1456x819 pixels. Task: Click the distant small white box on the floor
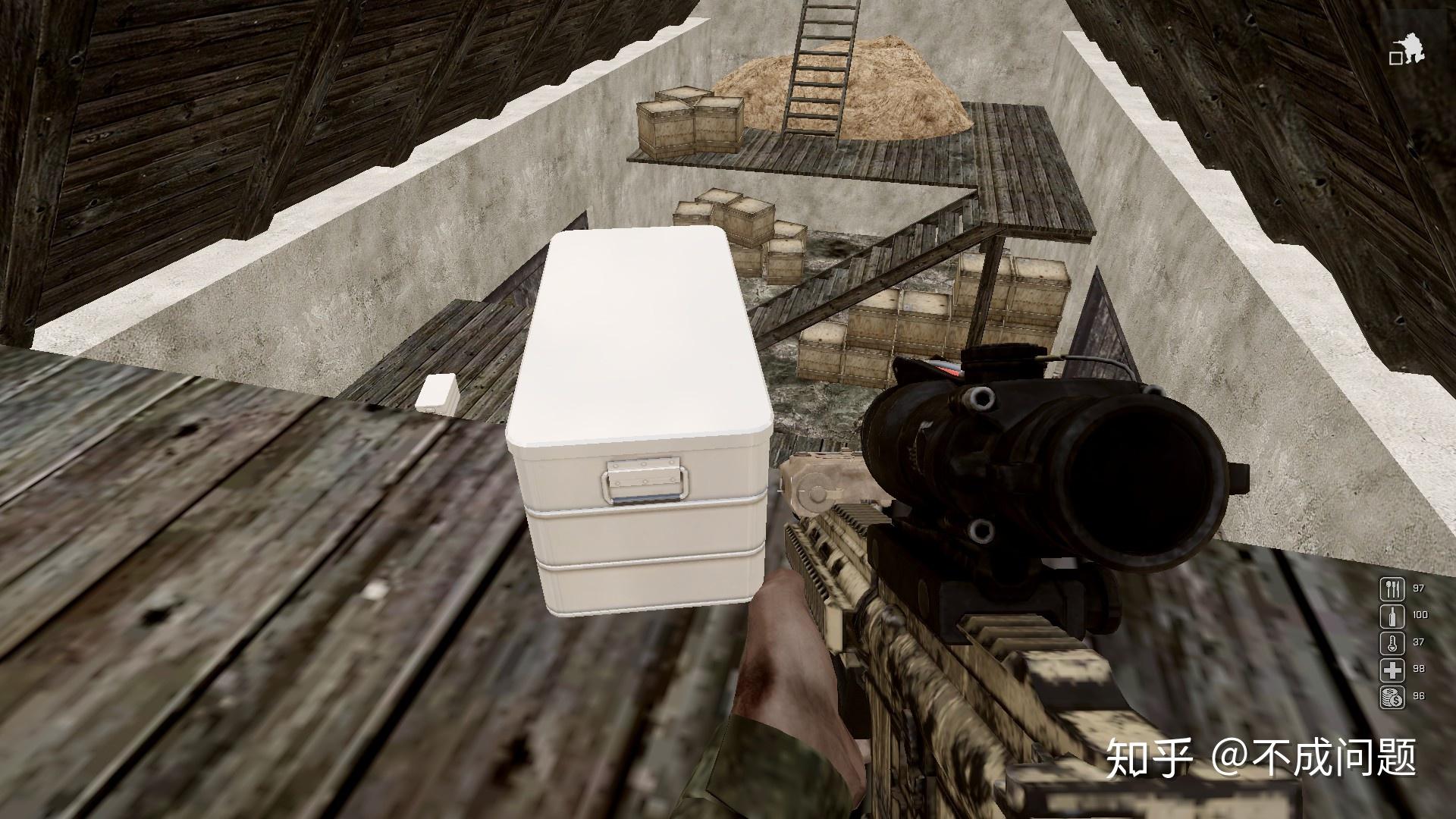tap(437, 395)
